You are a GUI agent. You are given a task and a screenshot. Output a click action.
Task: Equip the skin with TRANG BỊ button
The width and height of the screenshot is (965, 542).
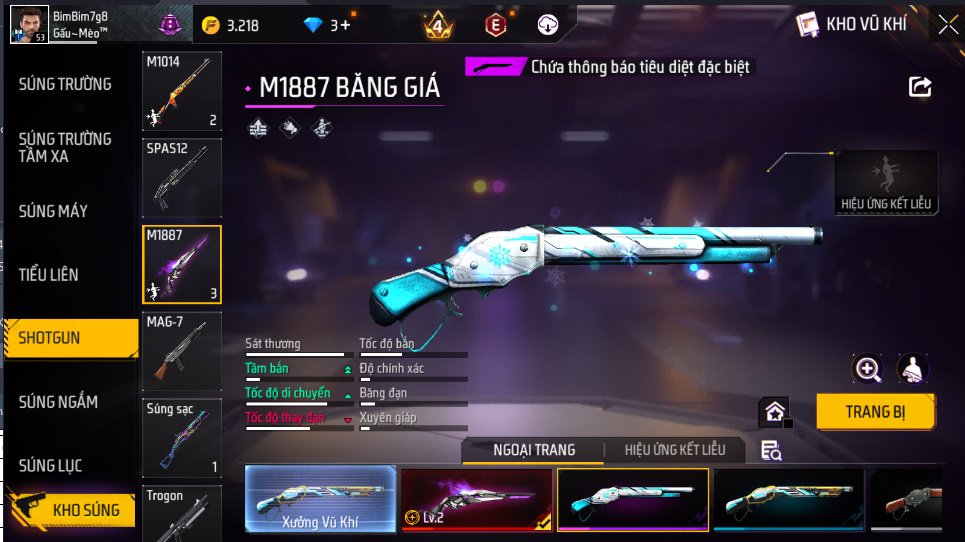click(876, 411)
